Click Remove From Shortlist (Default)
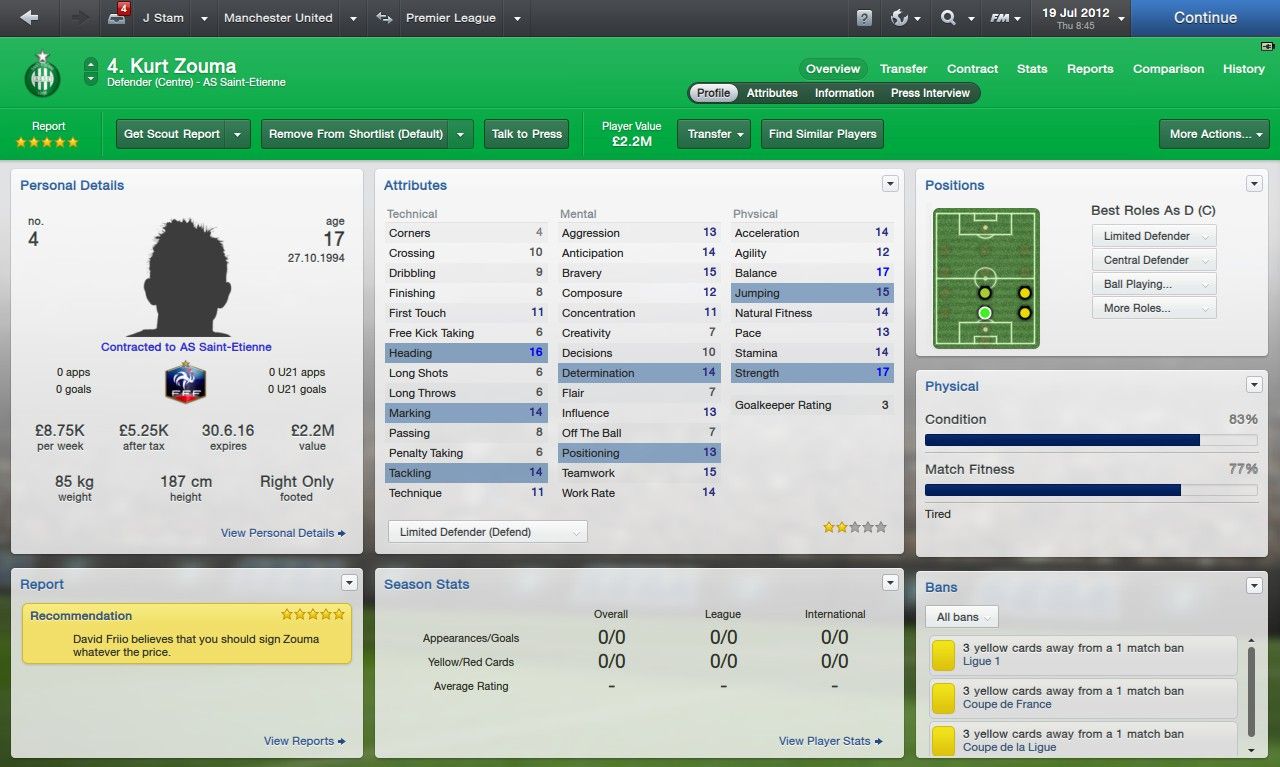Screen dimensions: 1280x767 coord(355,134)
